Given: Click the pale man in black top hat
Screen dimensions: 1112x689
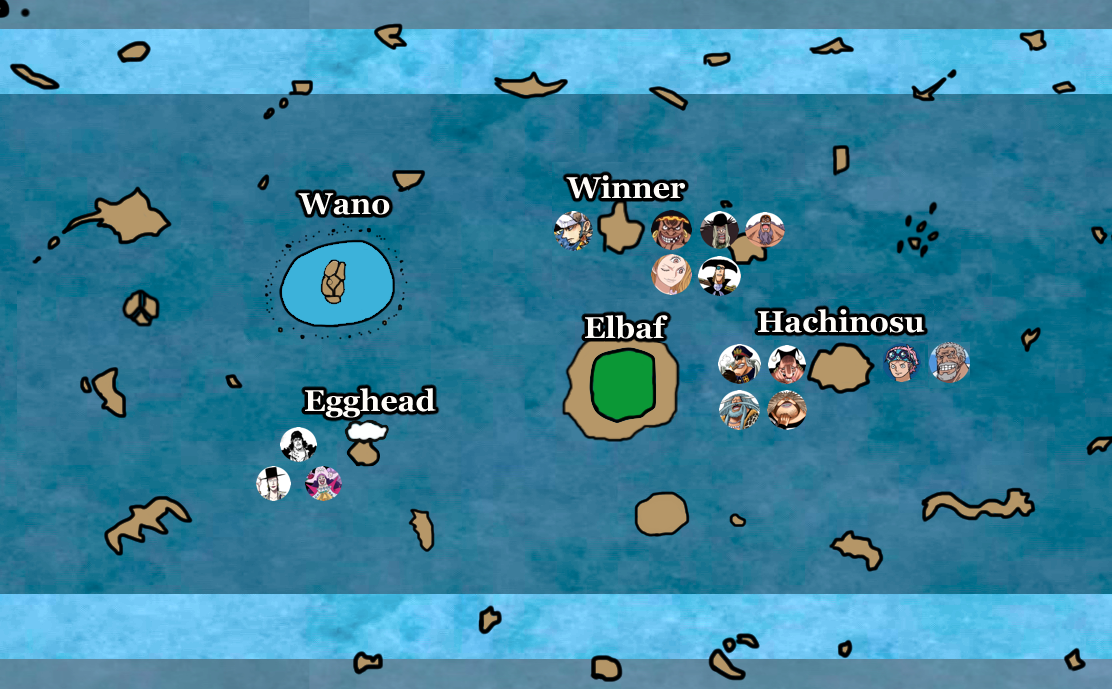Looking at the screenshot, I should pyautogui.click(x=274, y=484).
